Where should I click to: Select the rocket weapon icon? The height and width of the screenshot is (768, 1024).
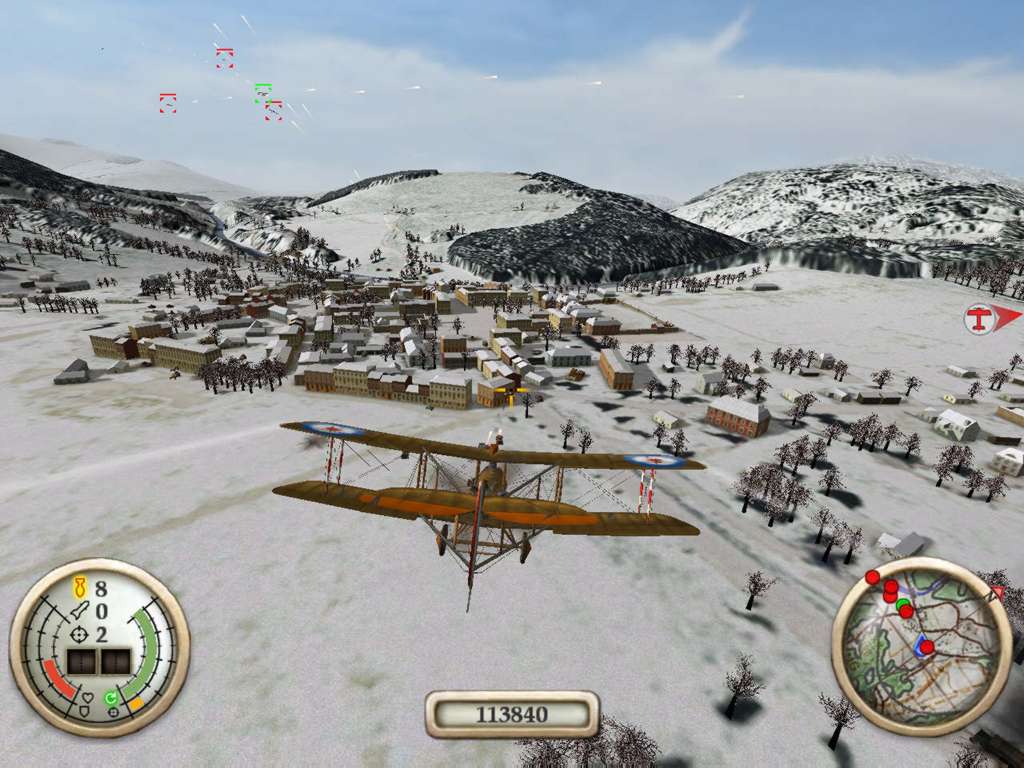click(81, 610)
